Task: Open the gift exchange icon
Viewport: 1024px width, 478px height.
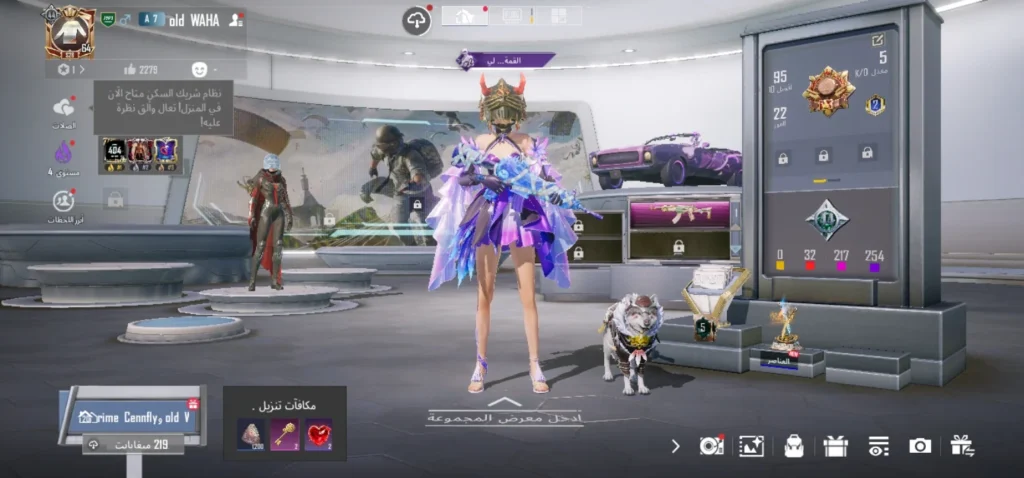Action: coord(962,446)
